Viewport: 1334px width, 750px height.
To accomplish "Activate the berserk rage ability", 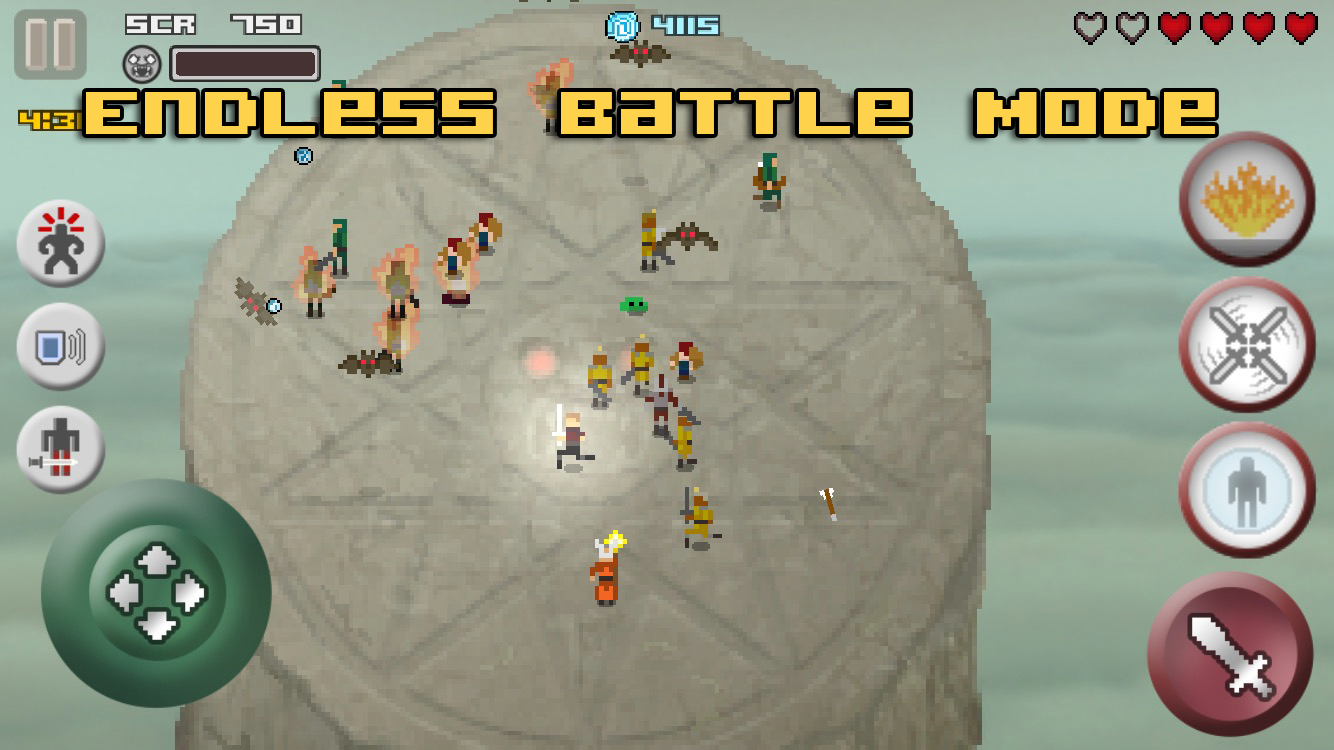I will click(x=60, y=243).
